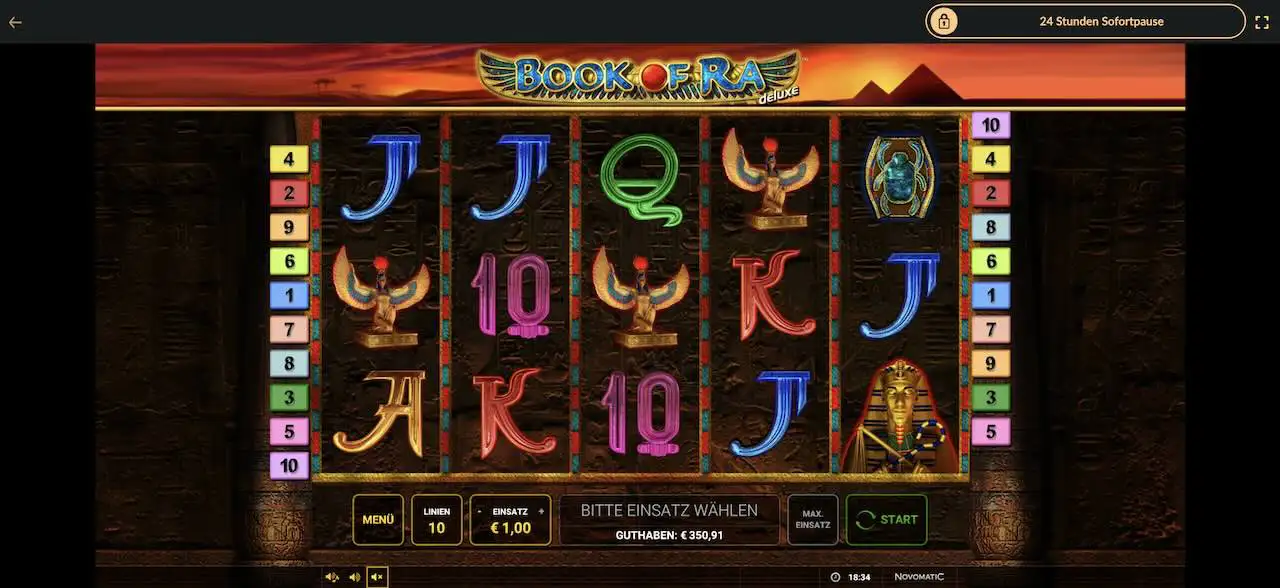Select the muted speaker sound option
Viewport: 1280px width, 588px height.
377,577
